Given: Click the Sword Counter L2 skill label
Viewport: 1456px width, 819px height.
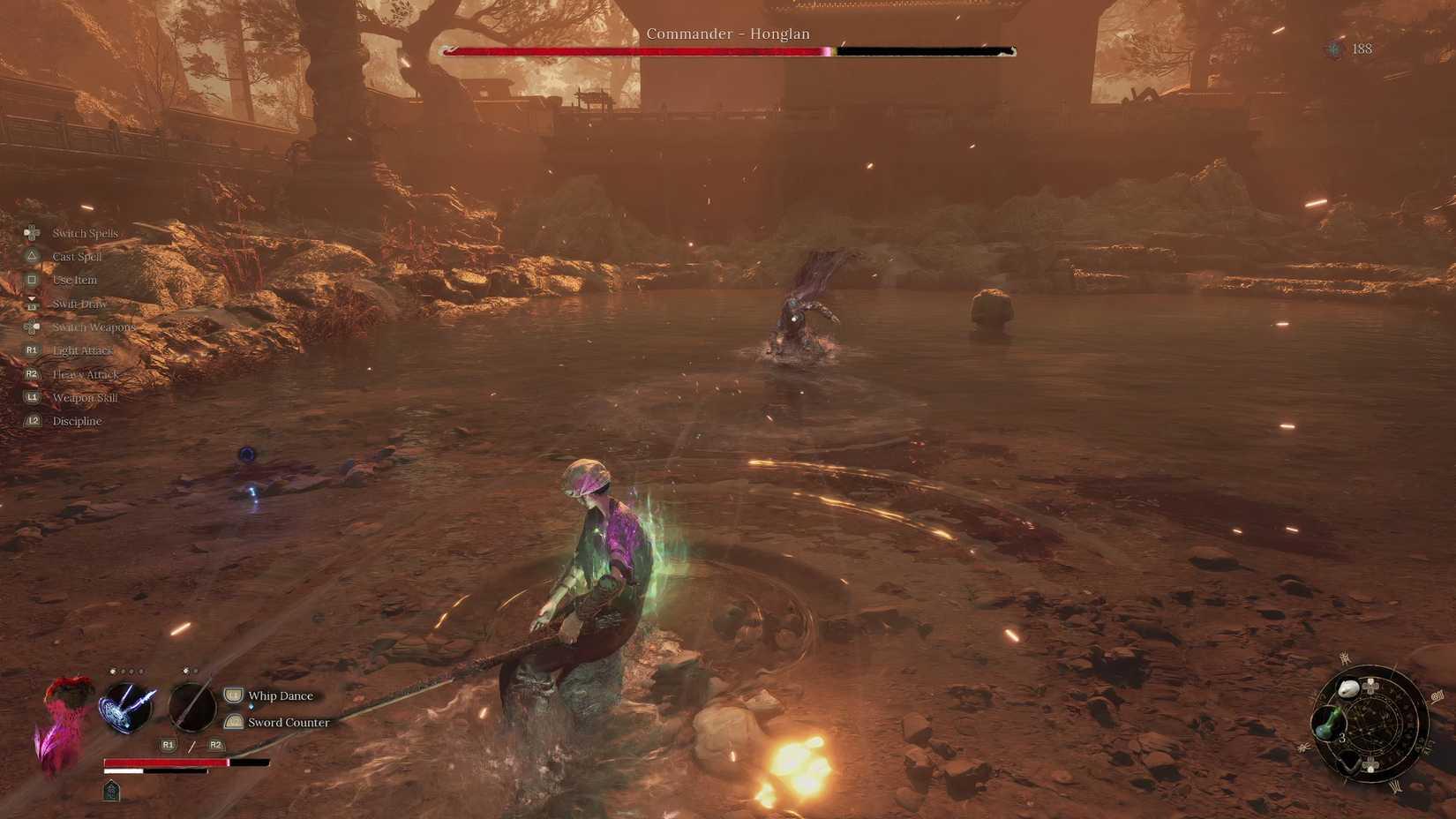Looking at the screenshot, I should click(288, 722).
